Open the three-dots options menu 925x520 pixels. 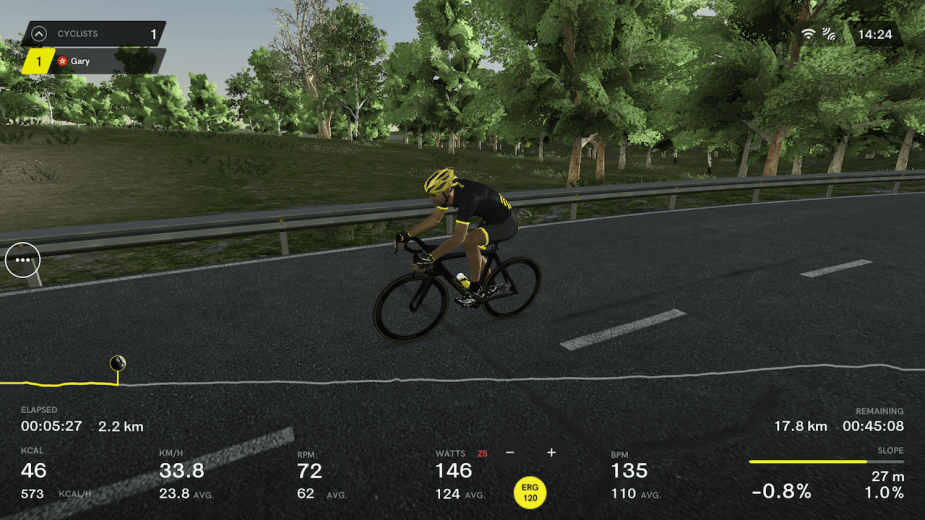pos(22,260)
